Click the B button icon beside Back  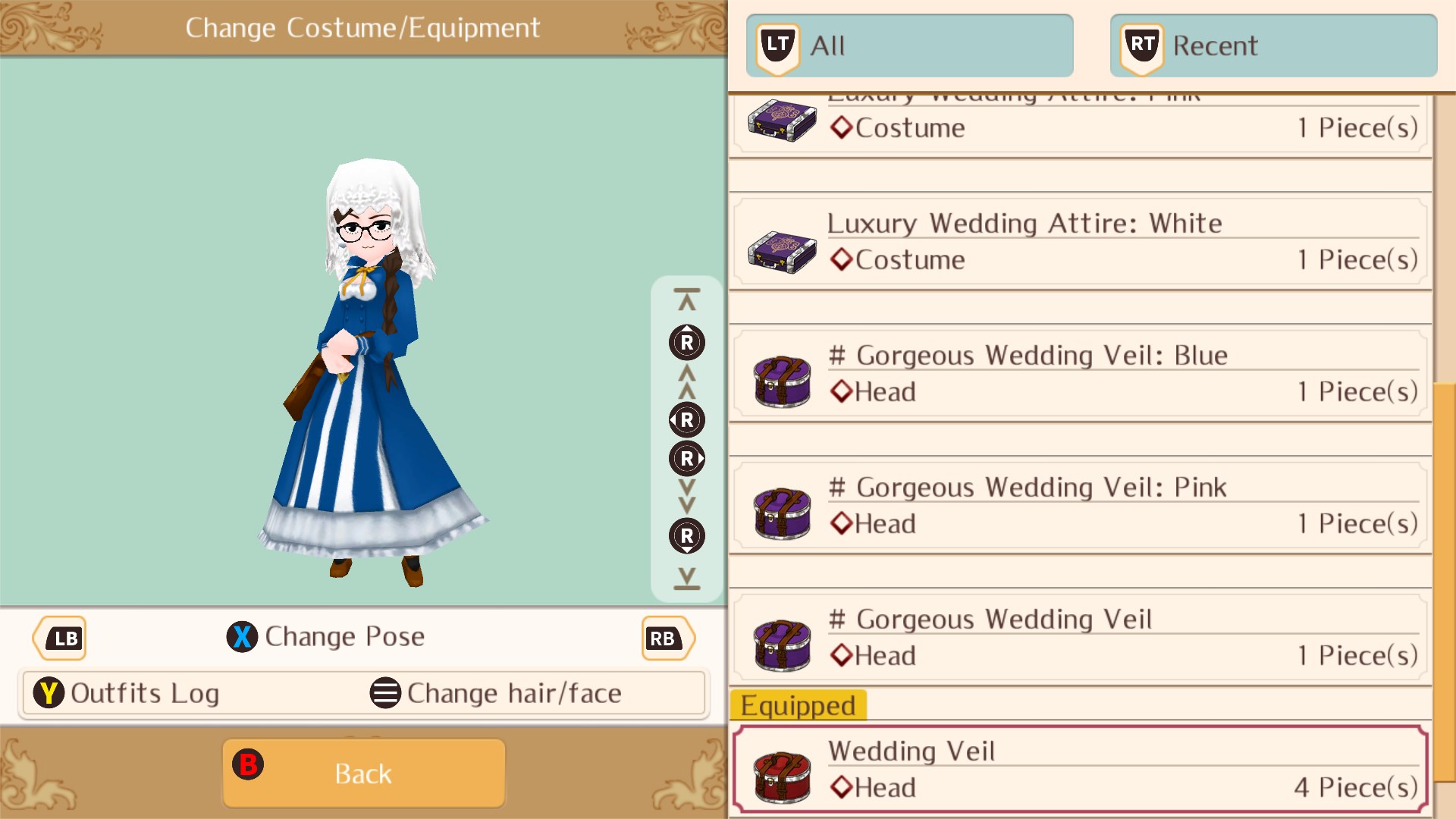[248, 766]
